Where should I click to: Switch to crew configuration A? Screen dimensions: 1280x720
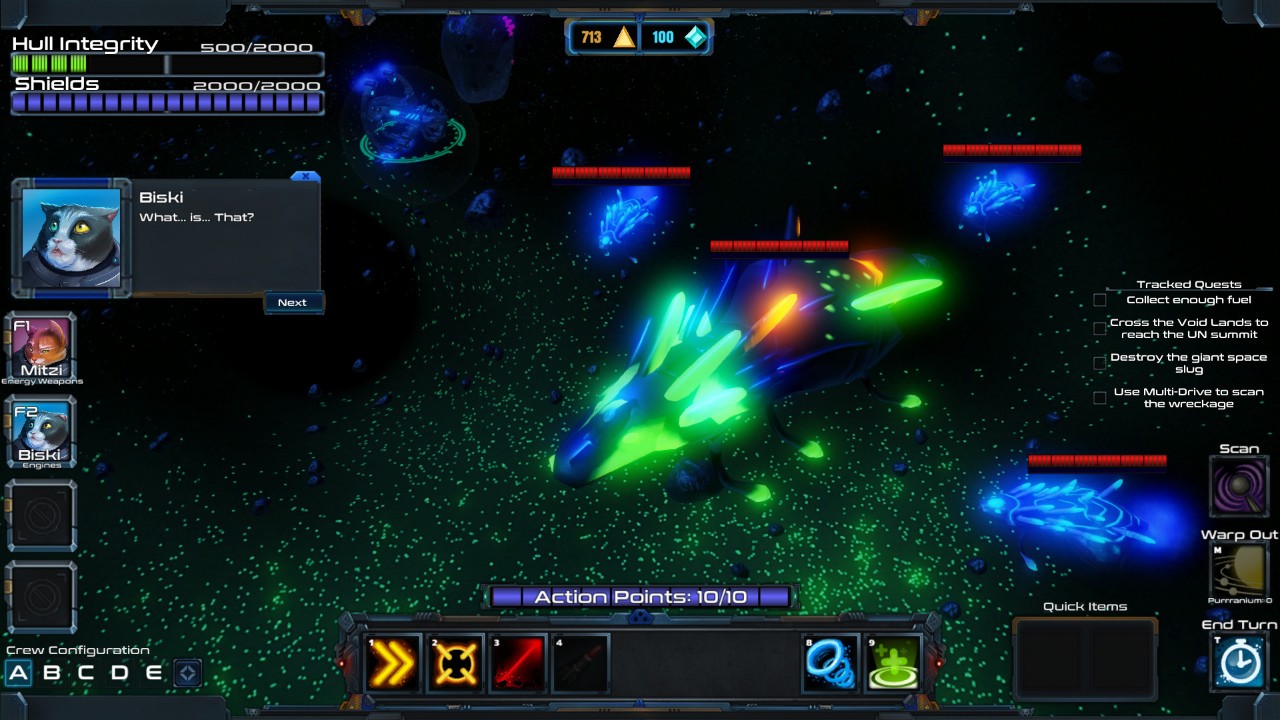[18, 673]
